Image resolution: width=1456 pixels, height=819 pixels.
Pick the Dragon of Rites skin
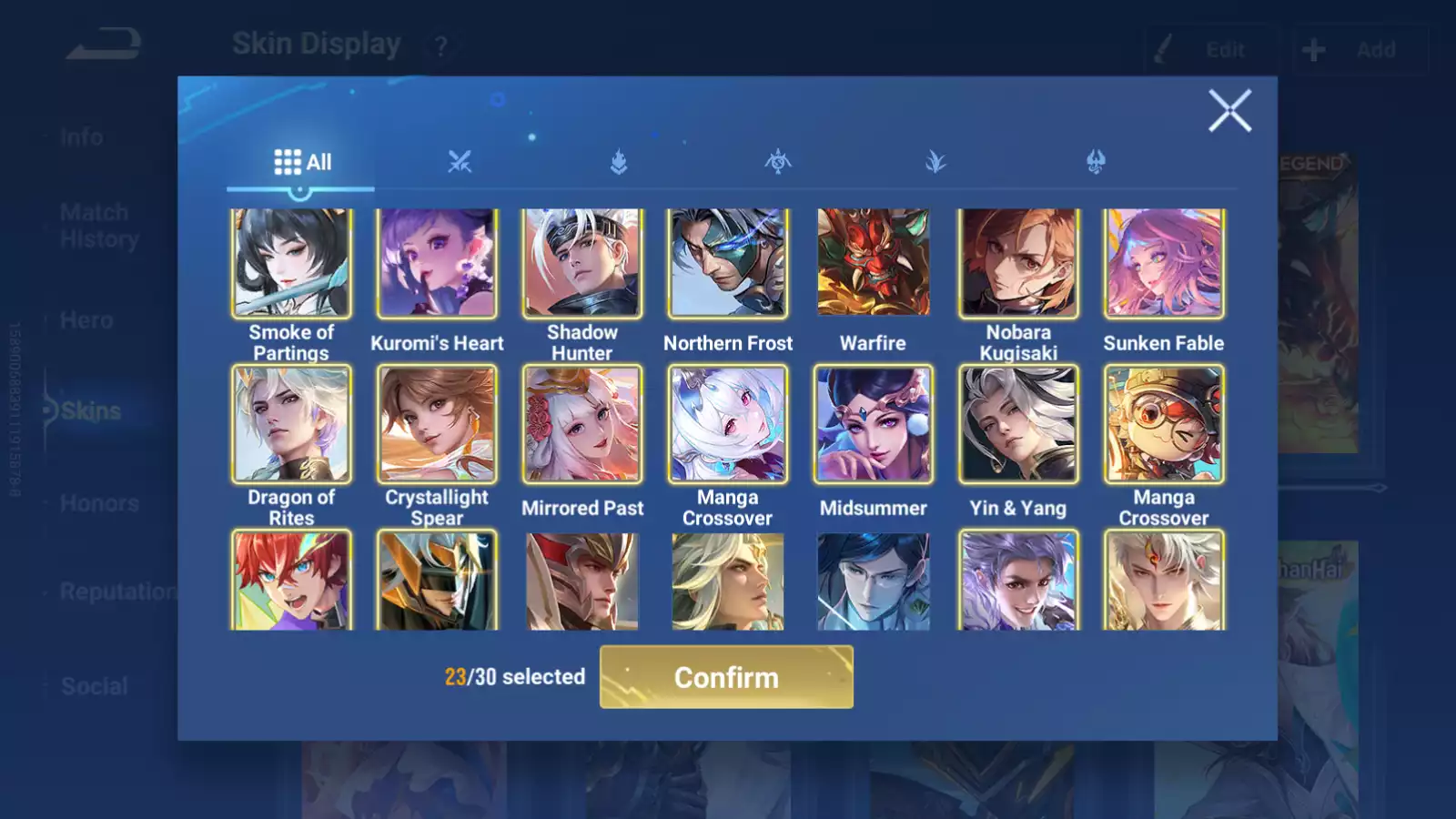291,424
